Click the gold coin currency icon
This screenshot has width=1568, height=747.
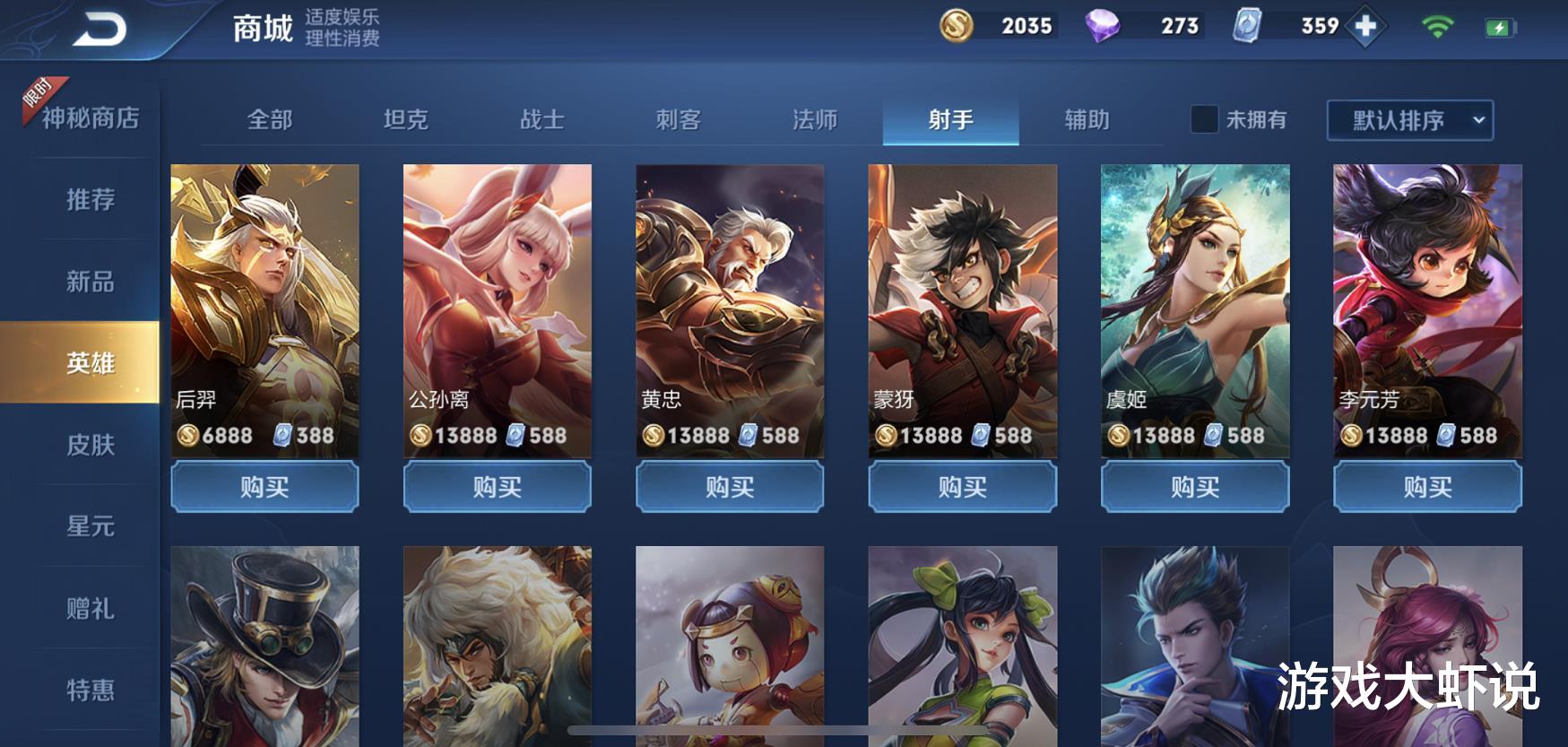pyautogui.click(x=957, y=26)
